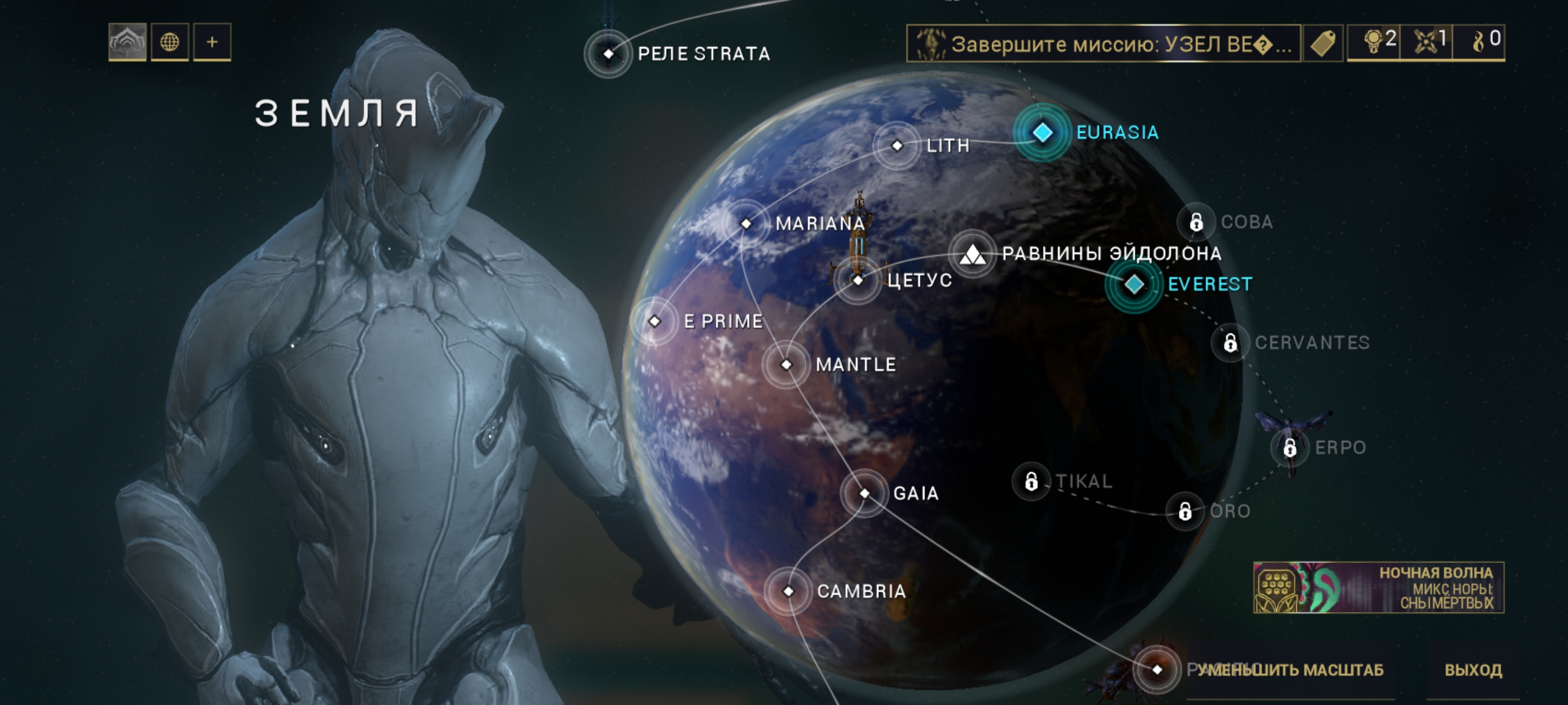Viewport: 1568px width, 705px height.
Task: Enter the Цетус hub node
Action: (x=858, y=280)
